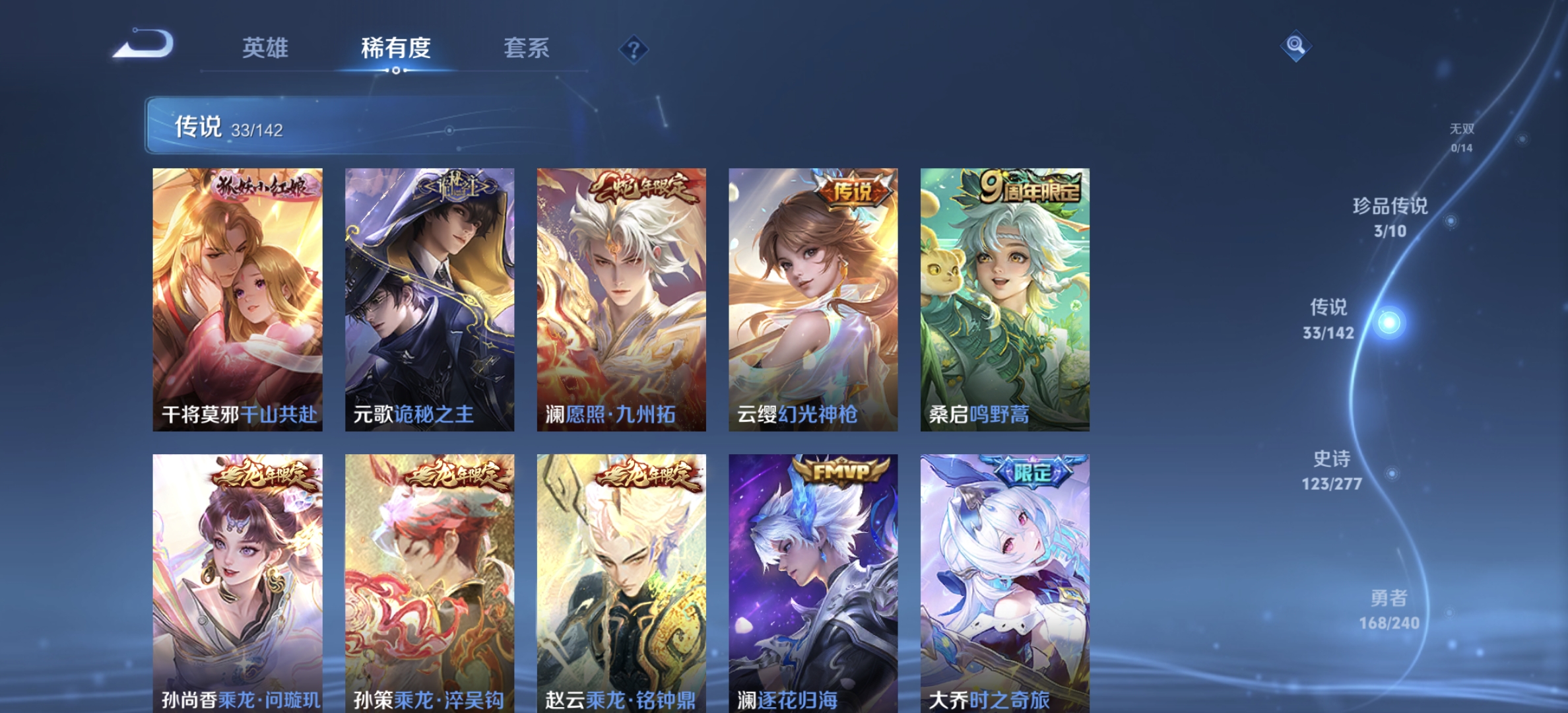Open the 元歌 诡秘之主 skin thumbnail
The width and height of the screenshot is (1568, 713).
(x=430, y=297)
